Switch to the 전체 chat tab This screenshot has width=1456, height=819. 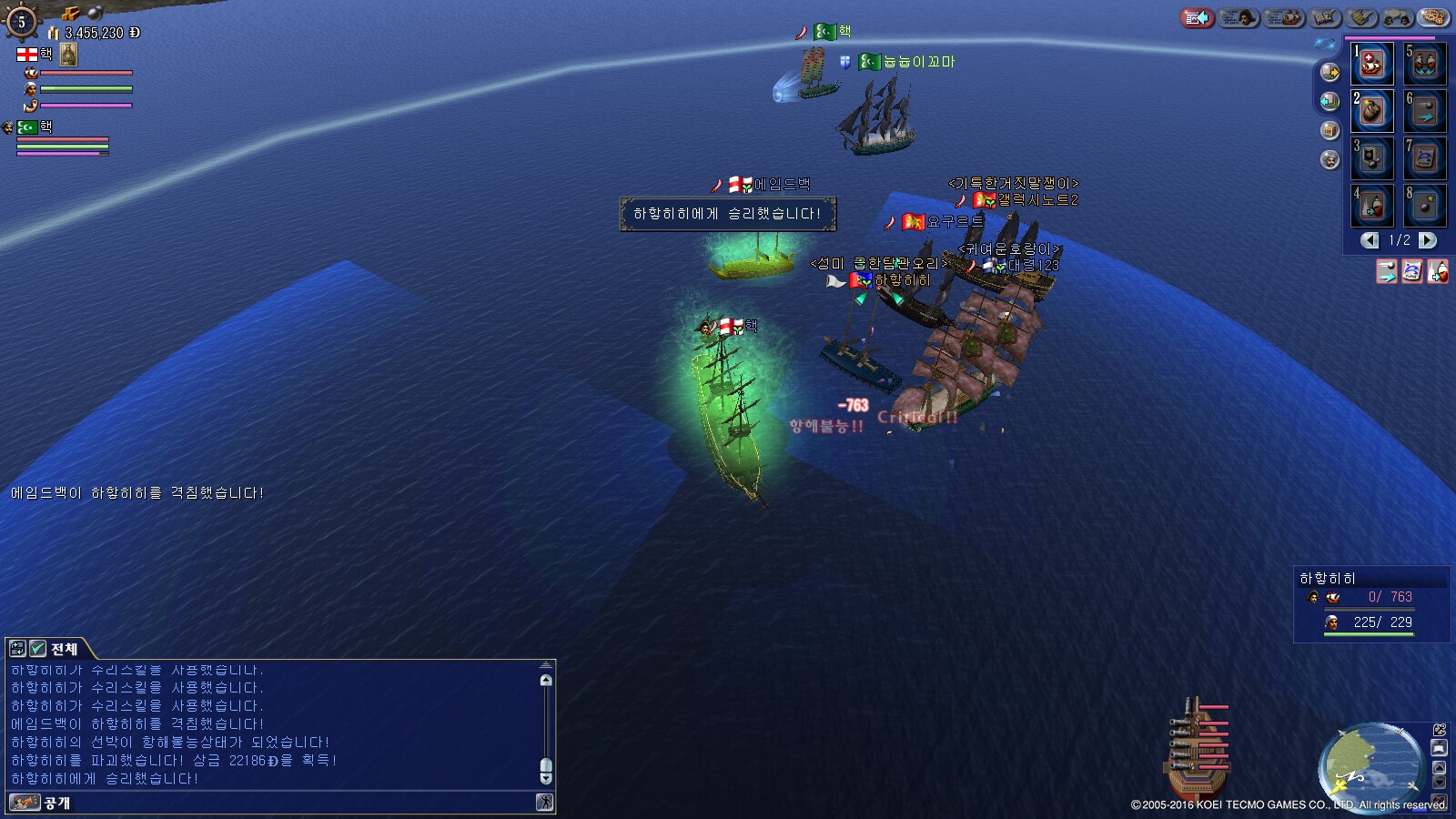[64, 649]
